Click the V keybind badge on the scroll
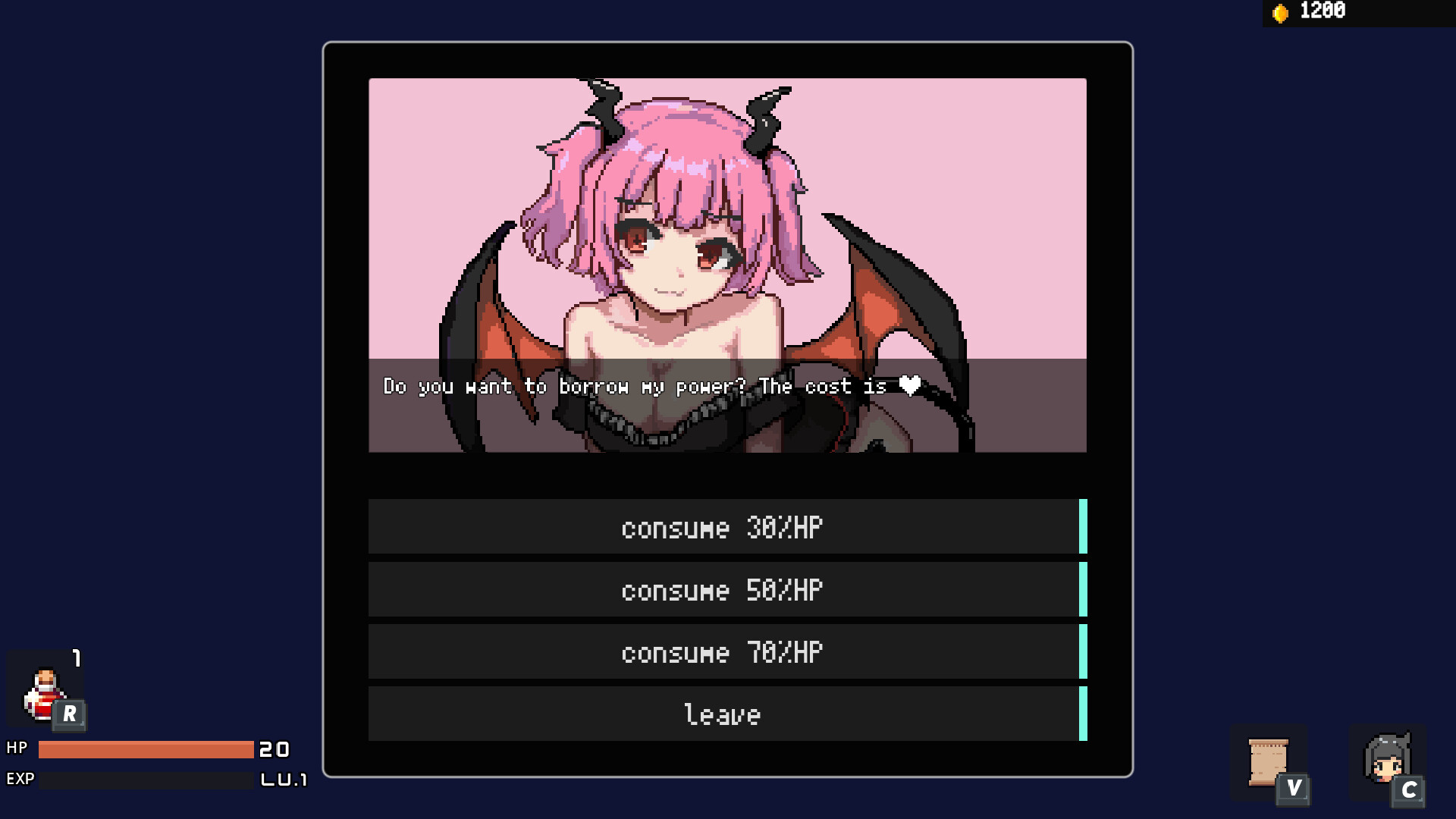This screenshot has height=819, width=1456. pyautogui.click(x=1293, y=789)
